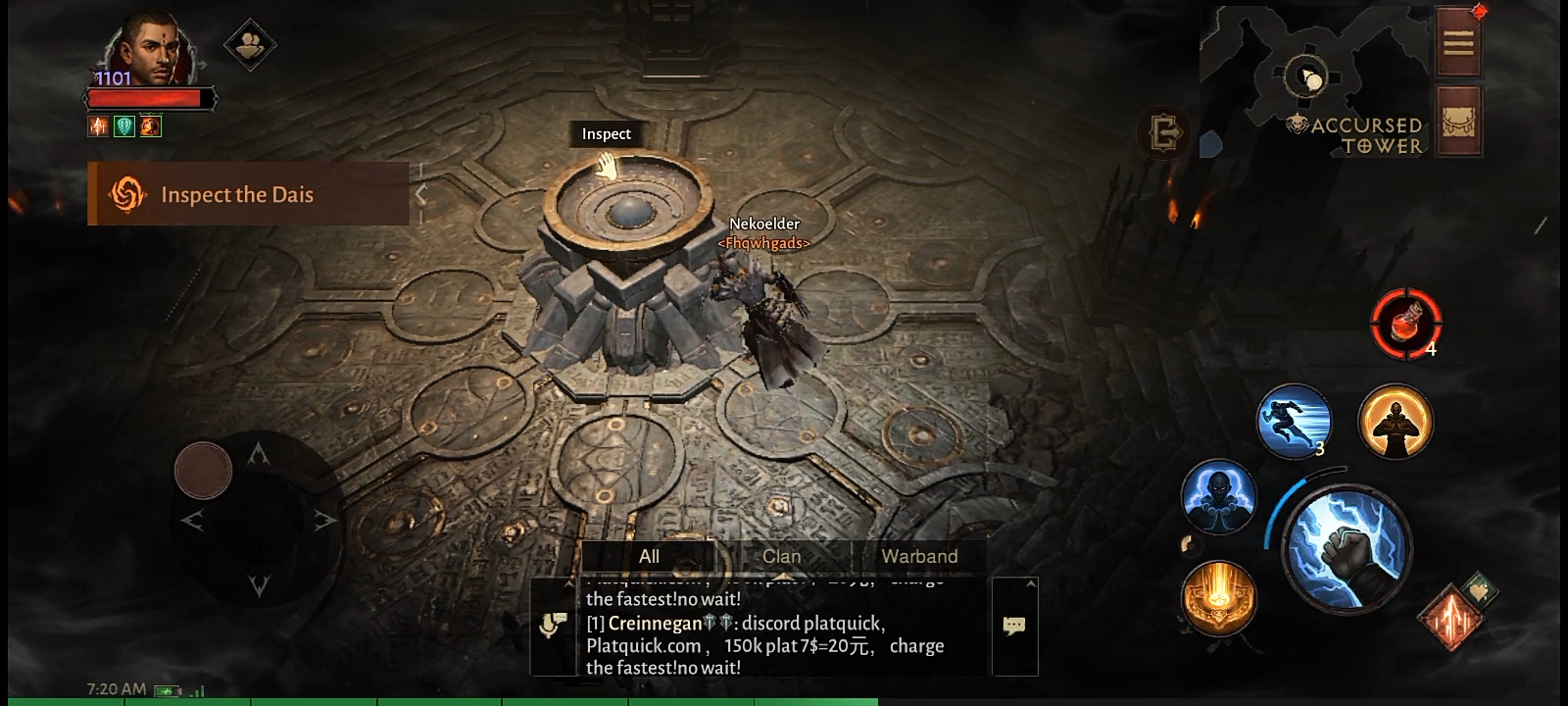Switch chat to the Warband tab
Screen dimensions: 1568x706
[x=919, y=556]
